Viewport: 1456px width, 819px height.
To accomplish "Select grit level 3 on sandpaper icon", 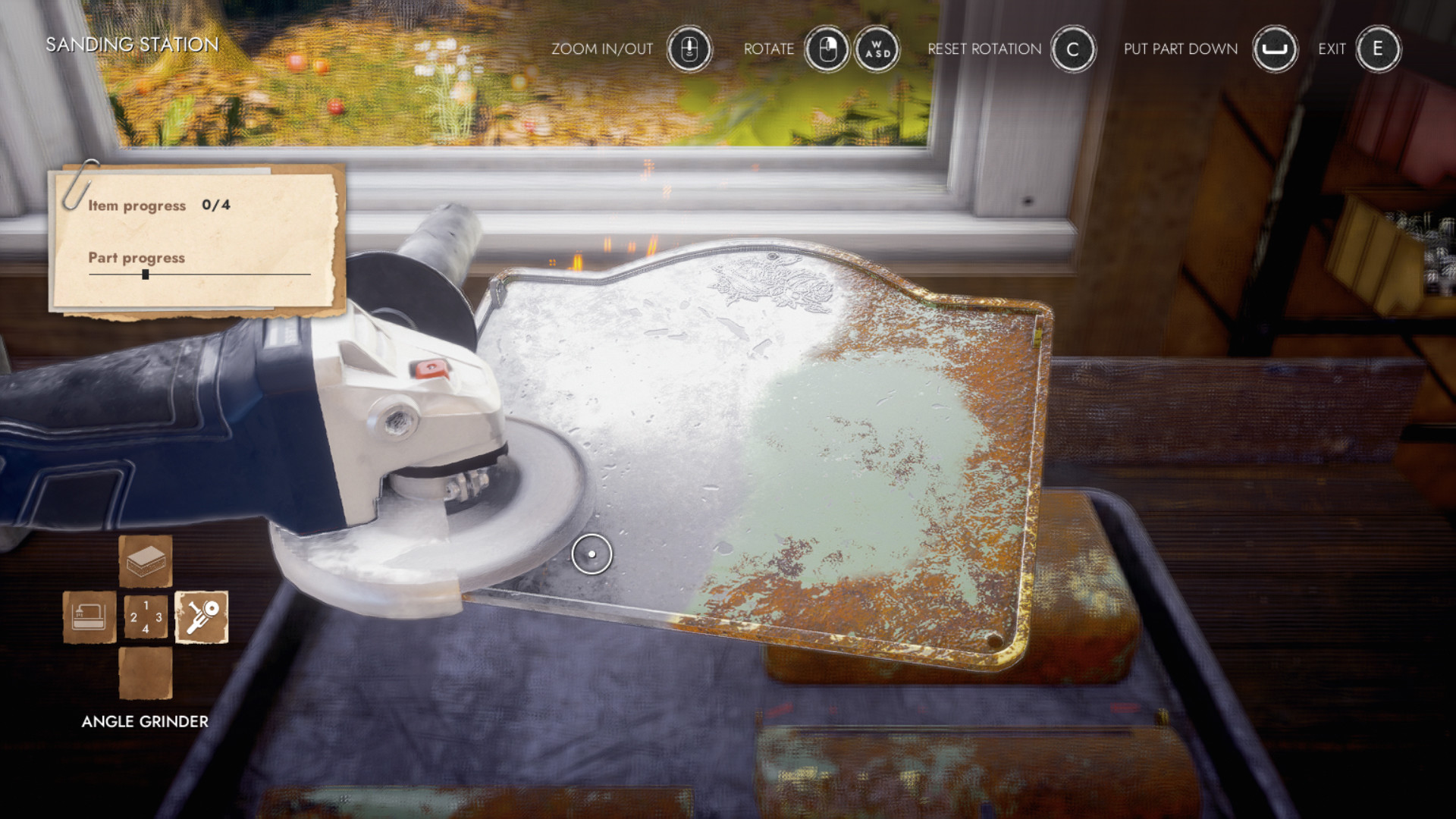I will [158, 617].
